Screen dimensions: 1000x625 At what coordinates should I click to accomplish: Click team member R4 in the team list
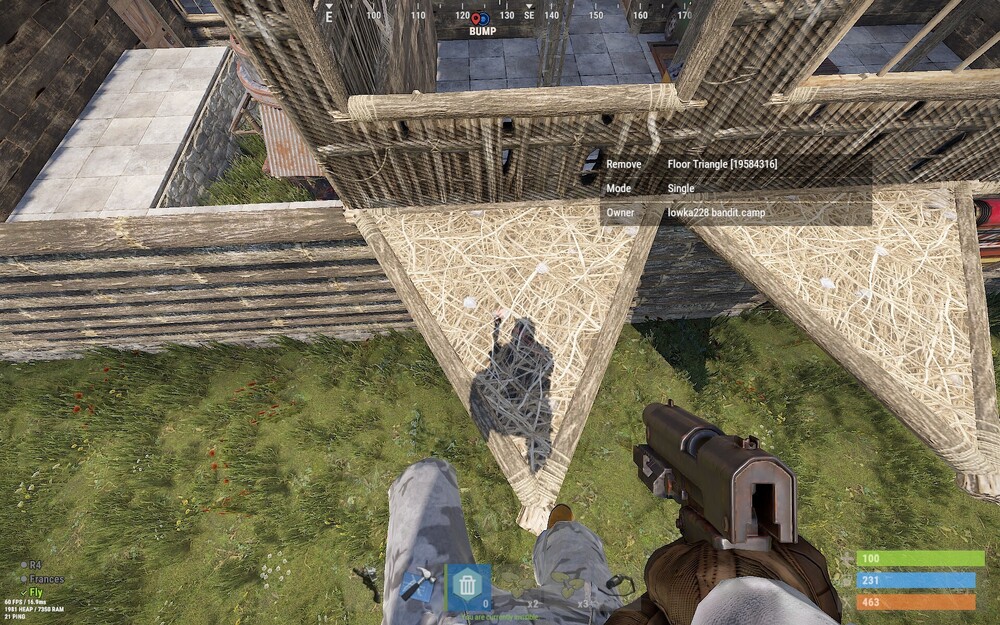coord(35,565)
